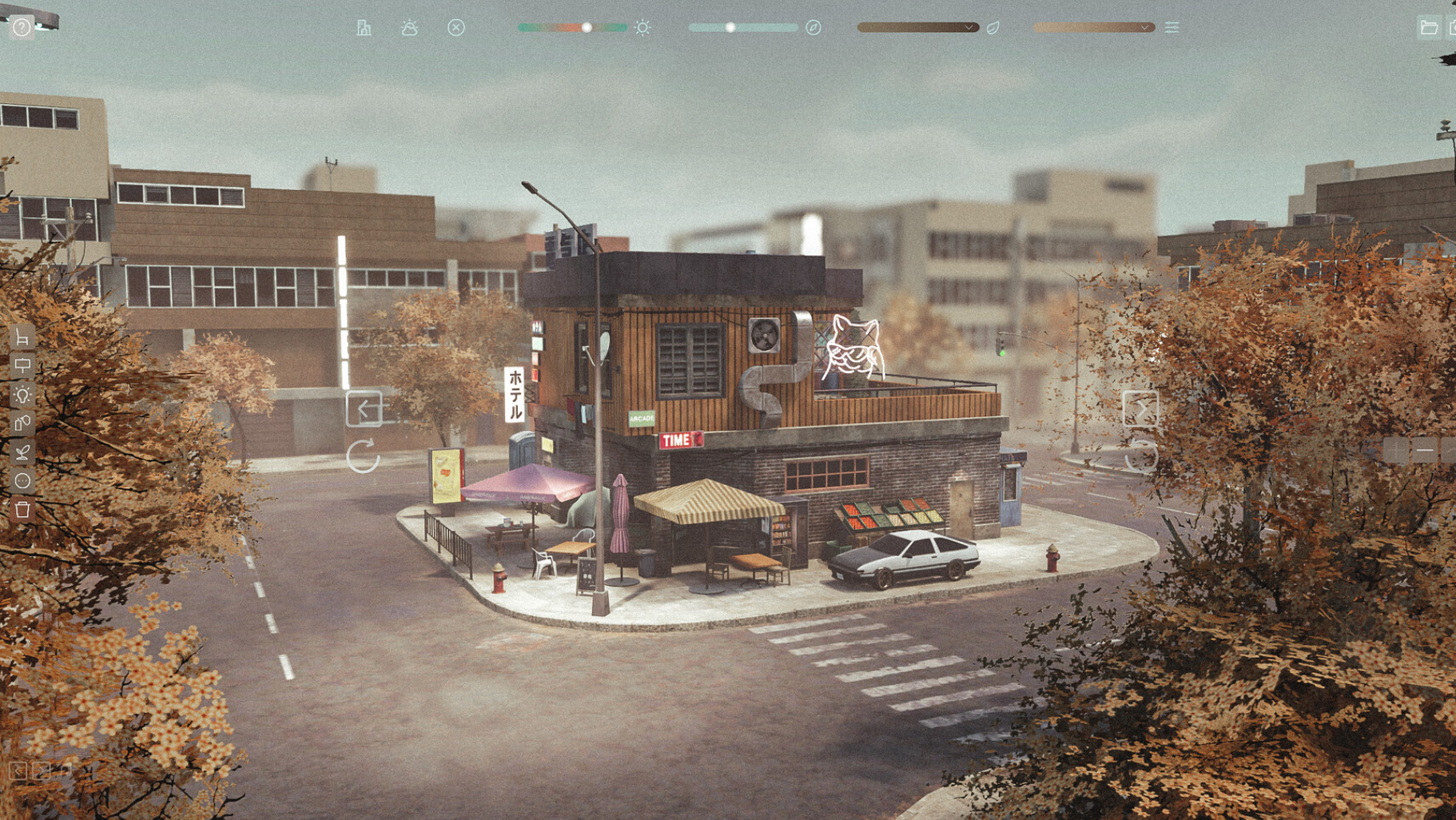Screen dimensions: 1456x820
Task: Click the left arrow box button
Action: coord(364,409)
